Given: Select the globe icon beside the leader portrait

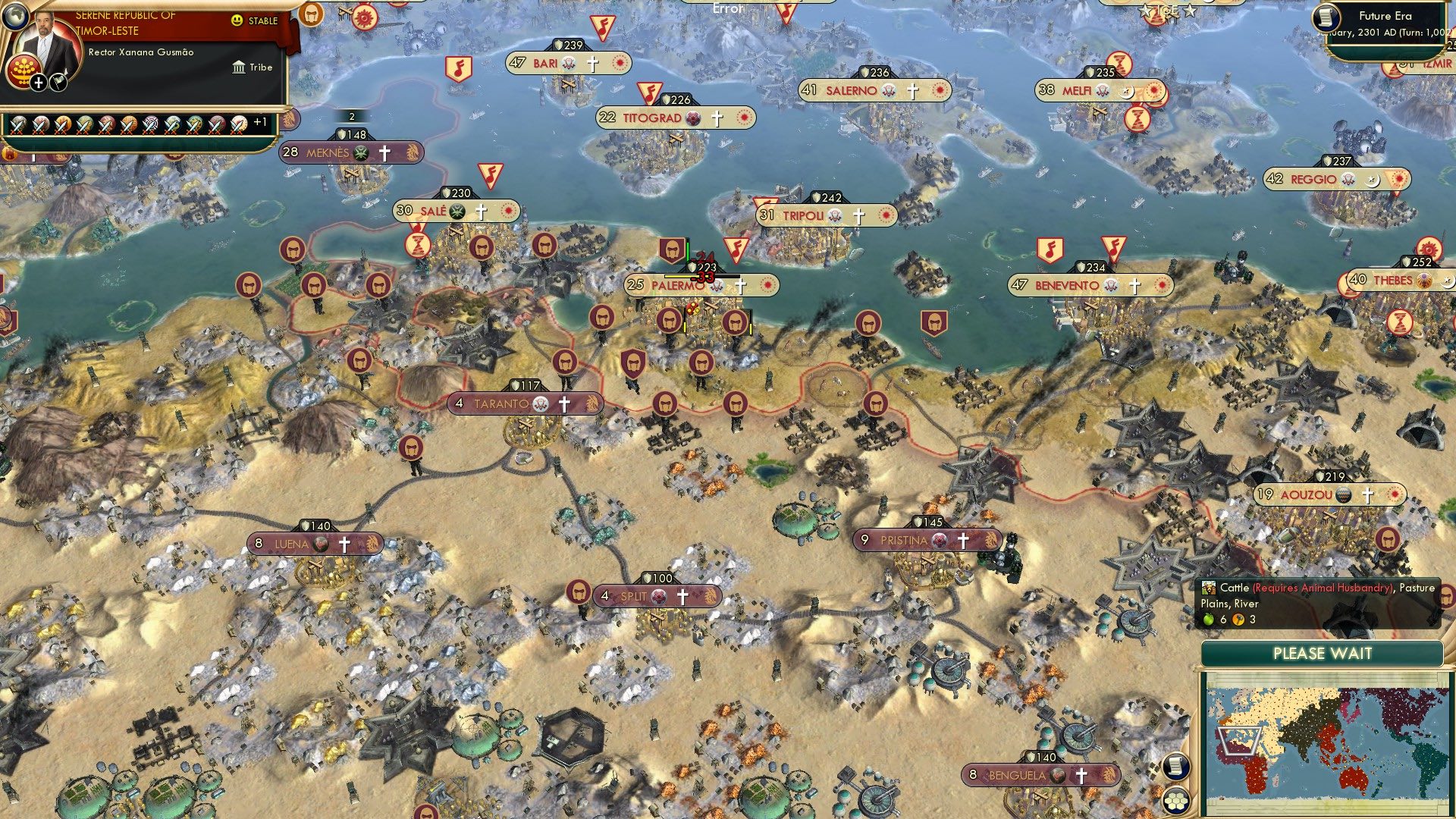Looking at the screenshot, I should [16, 17].
